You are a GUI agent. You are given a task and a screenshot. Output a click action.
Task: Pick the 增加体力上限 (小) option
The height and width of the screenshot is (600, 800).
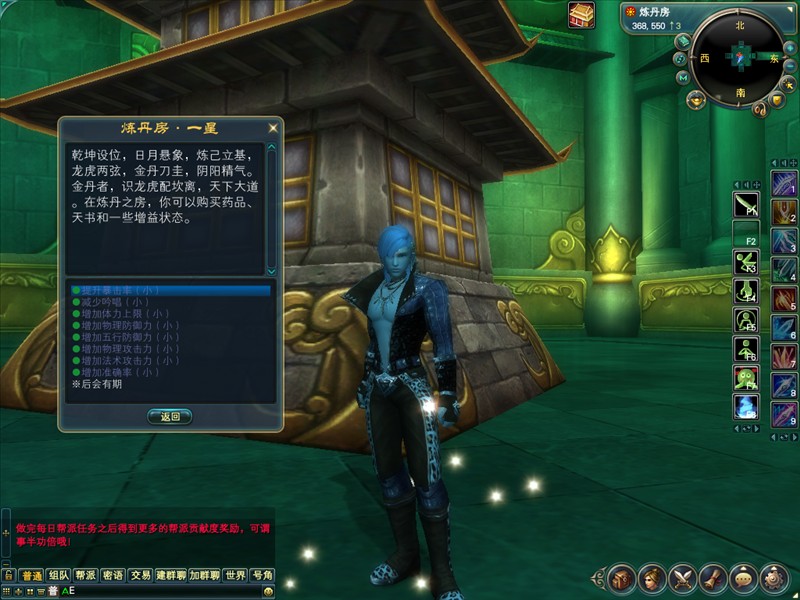coord(120,314)
